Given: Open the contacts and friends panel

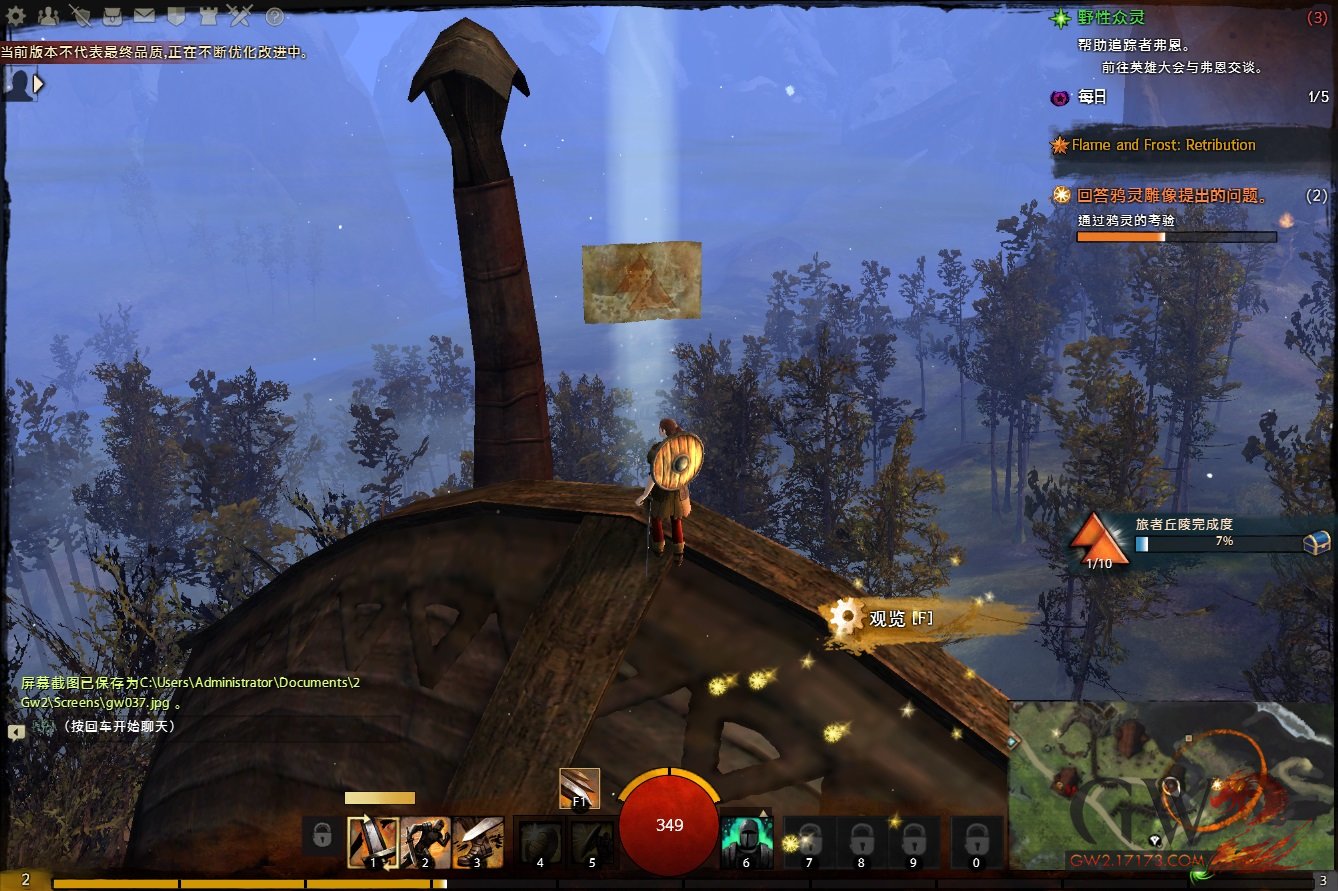Looking at the screenshot, I should (x=47, y=16).
